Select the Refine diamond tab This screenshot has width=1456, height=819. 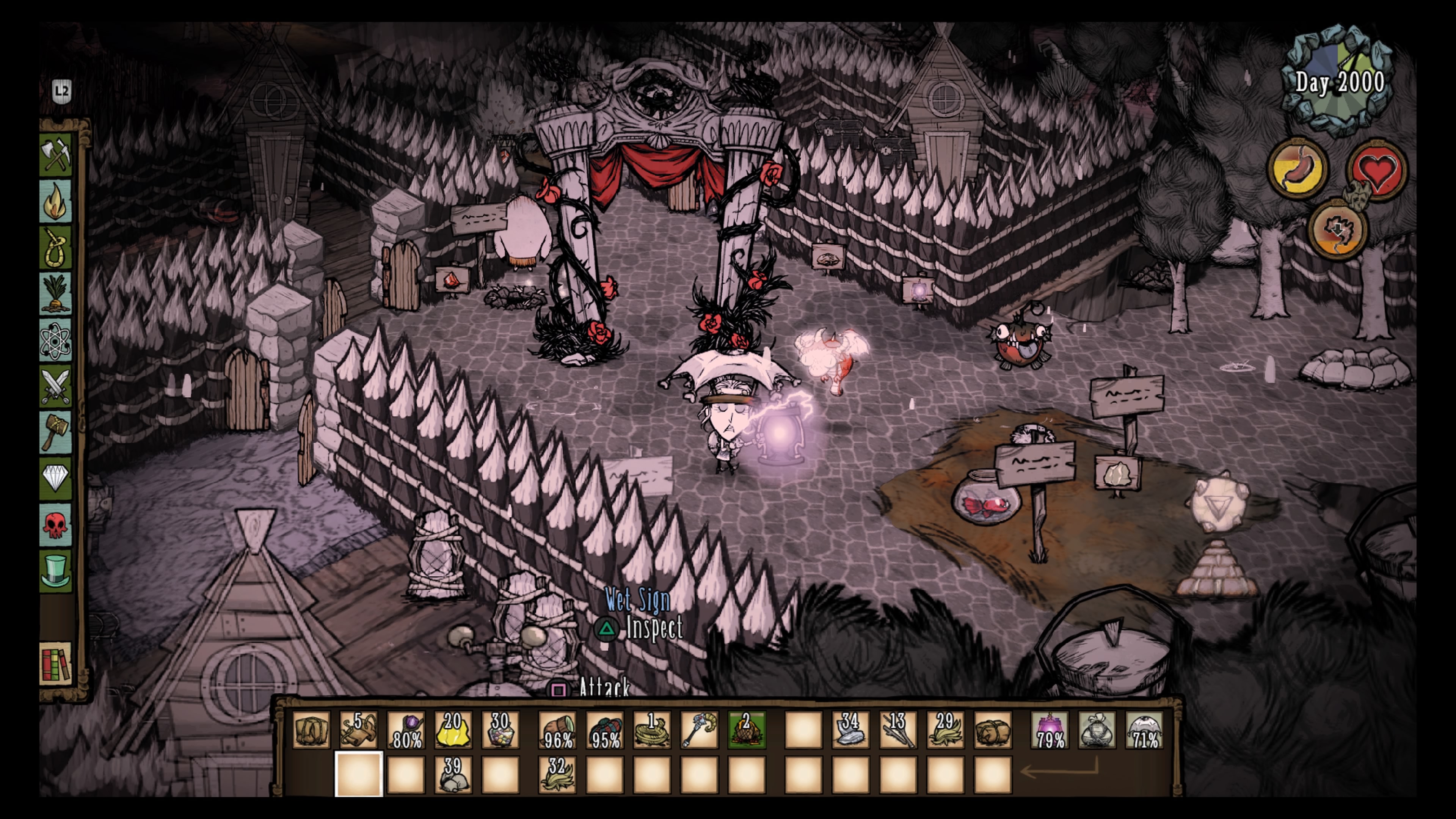tap(56, 479)
